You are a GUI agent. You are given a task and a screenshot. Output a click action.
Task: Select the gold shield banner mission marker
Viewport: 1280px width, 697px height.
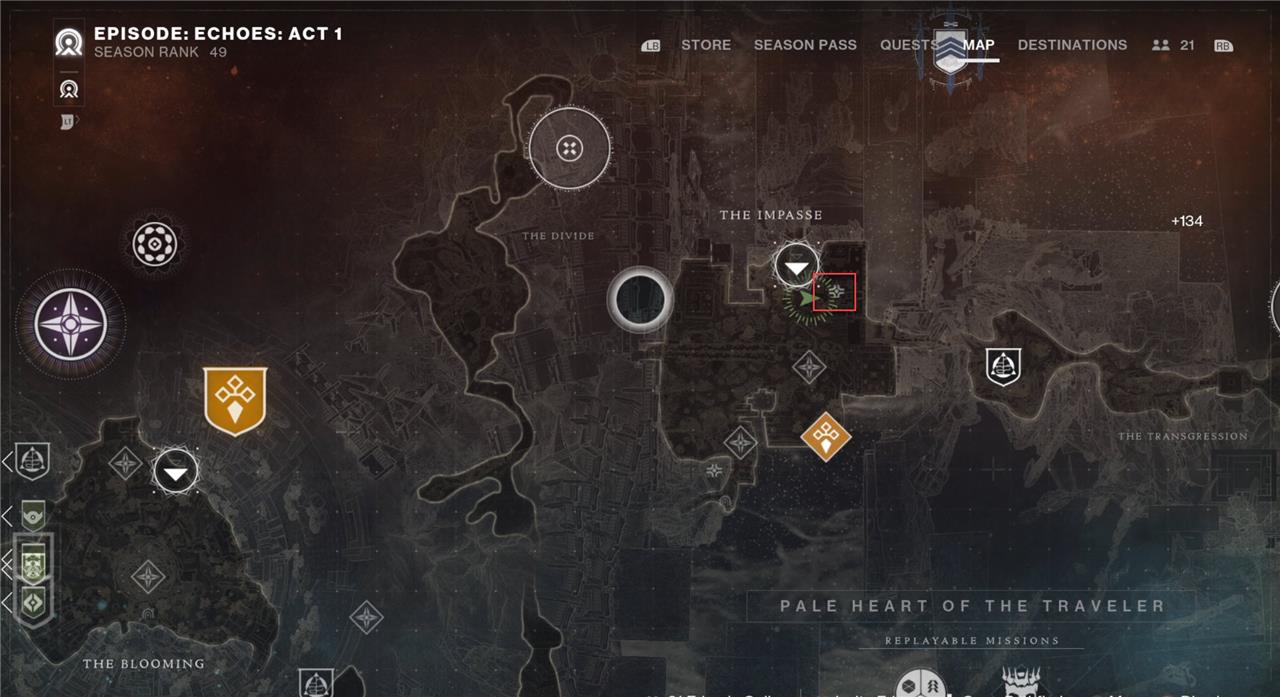coord(235,400)
